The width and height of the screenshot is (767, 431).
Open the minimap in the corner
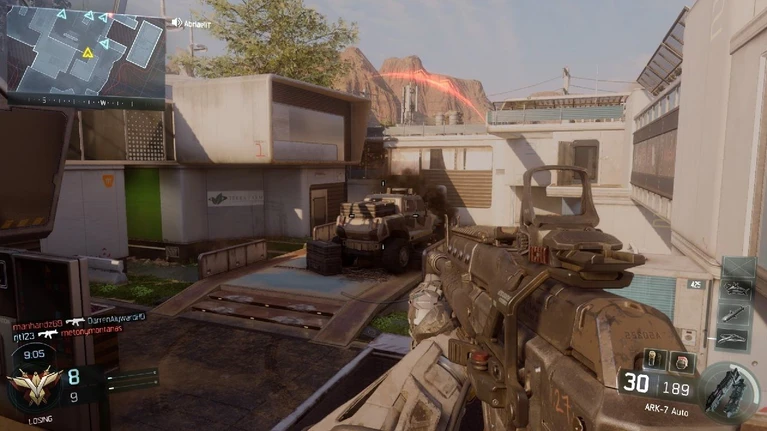(x=85, y=48)
